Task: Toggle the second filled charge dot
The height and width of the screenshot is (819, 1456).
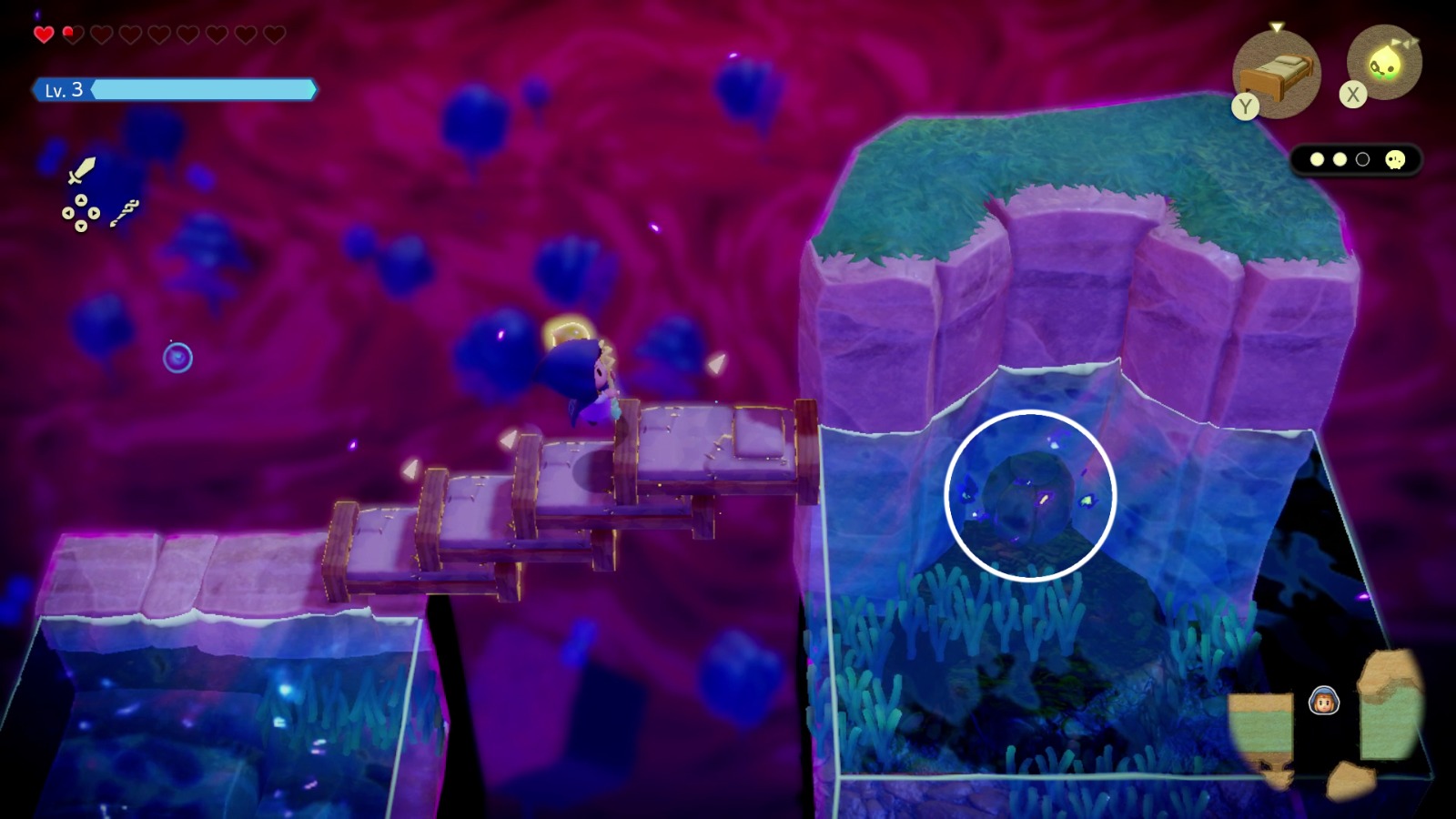Action: [1340, 159]
